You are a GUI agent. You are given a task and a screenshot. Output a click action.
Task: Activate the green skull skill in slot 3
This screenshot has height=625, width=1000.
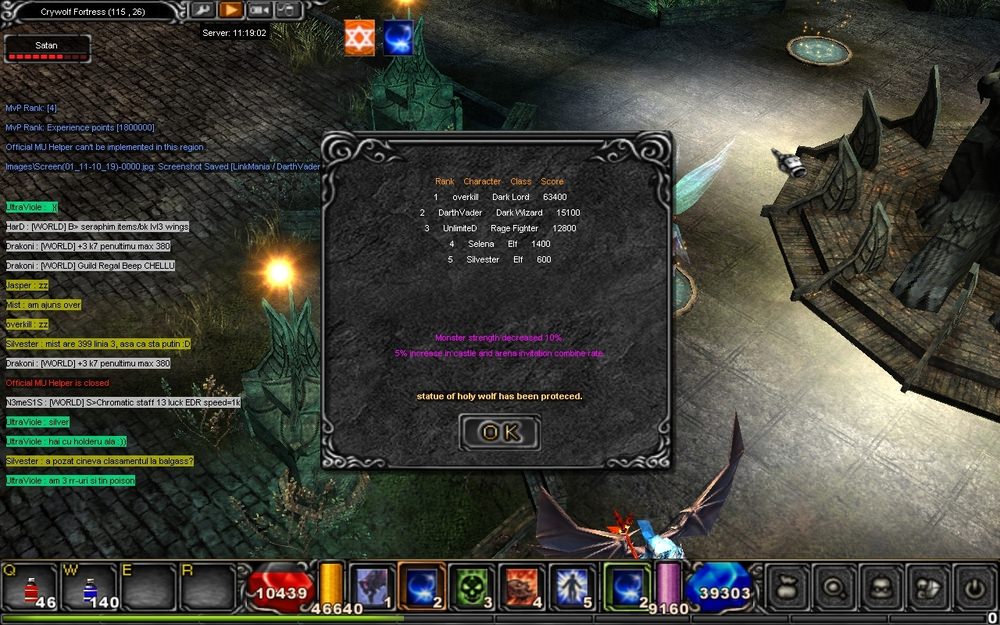pos(471,586)
